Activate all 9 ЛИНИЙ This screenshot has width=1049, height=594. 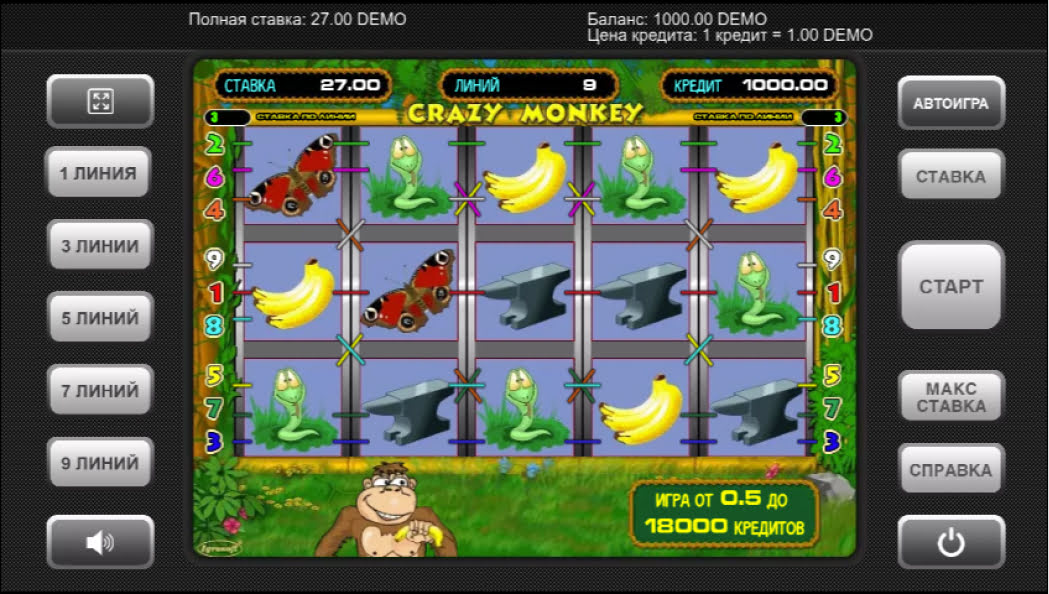pos(100,463)
